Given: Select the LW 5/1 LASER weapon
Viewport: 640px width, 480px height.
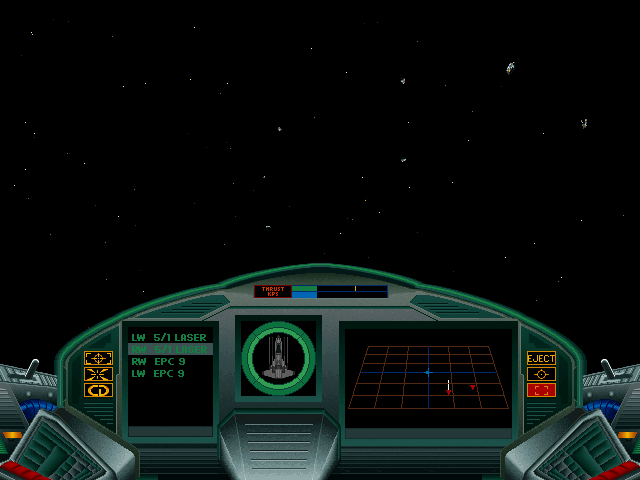Looking at the screenshot, I should (168, 338).
